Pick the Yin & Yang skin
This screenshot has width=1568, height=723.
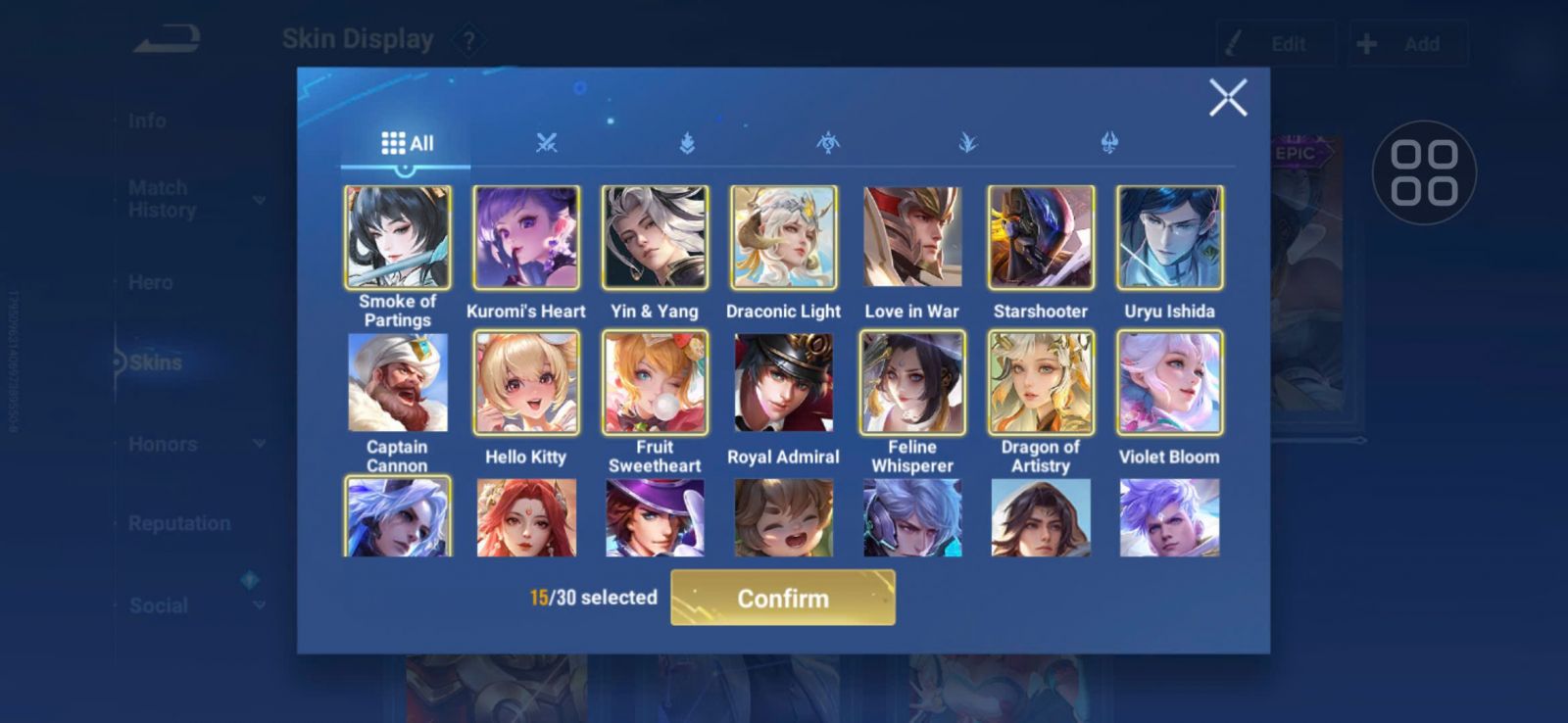coord(655,238)
